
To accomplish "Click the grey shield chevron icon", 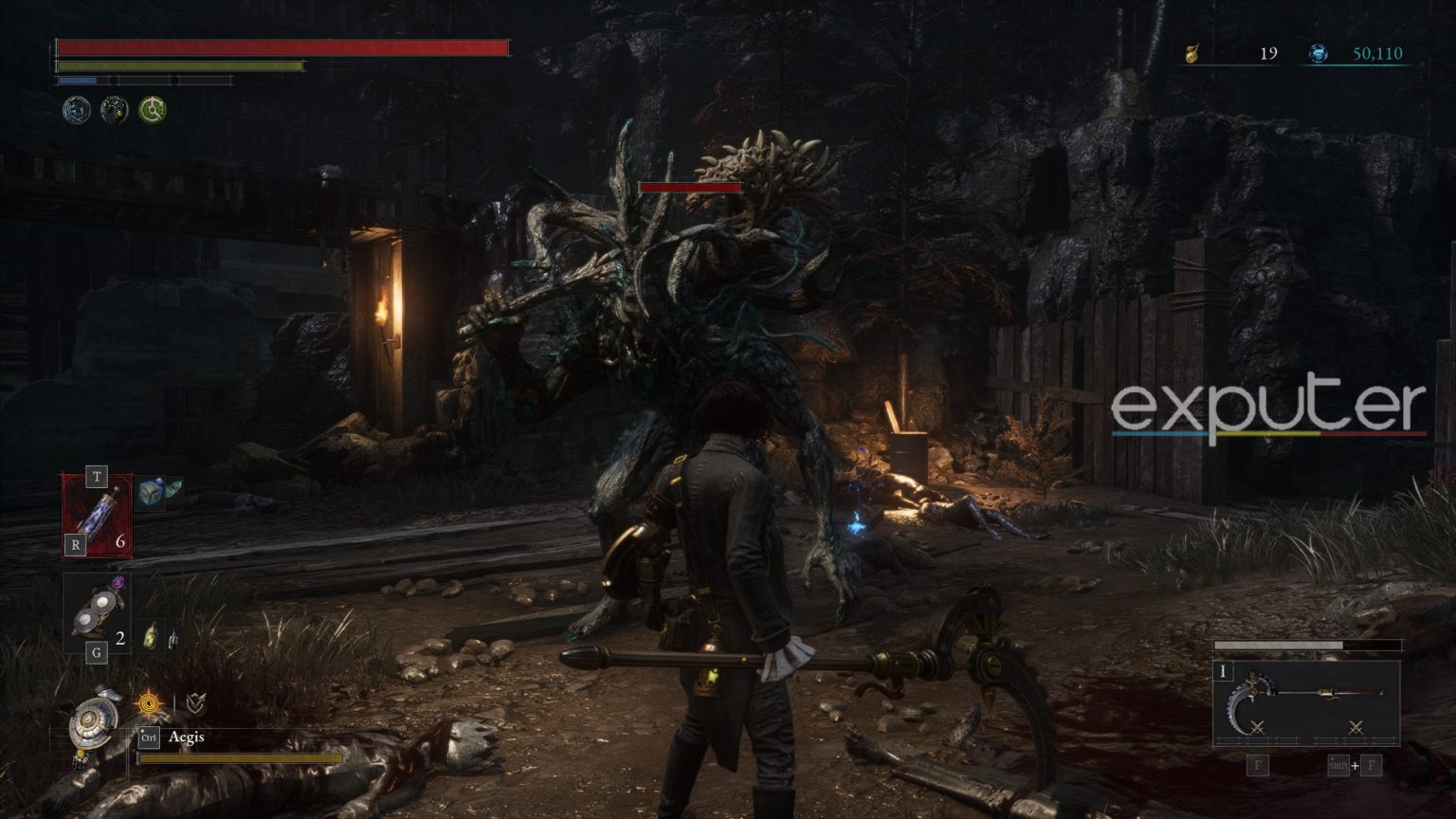I will click(x=195, y=703).
